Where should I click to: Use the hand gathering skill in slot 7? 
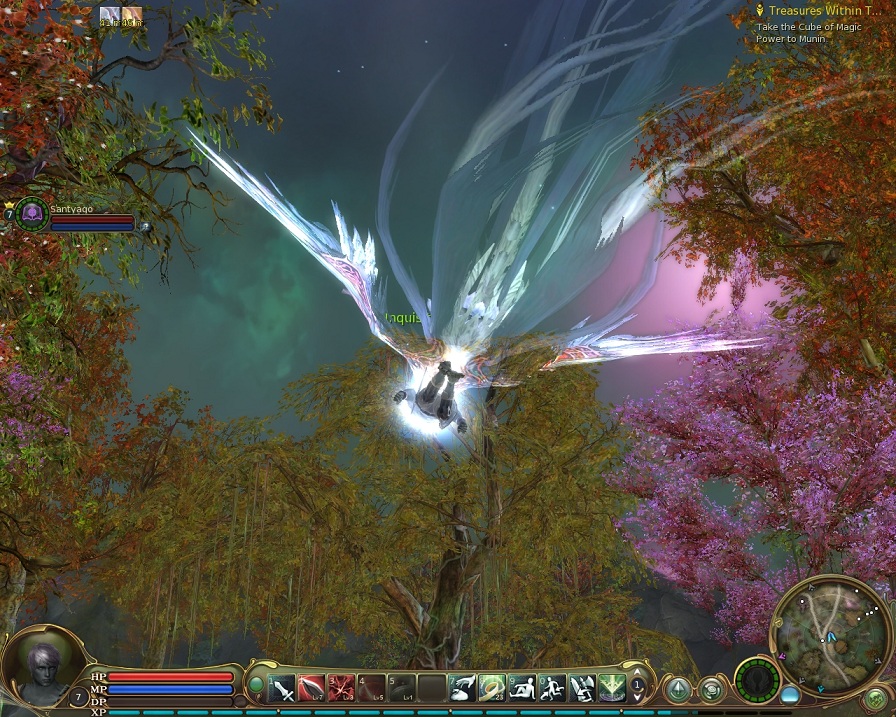click(x=462, y=688)
